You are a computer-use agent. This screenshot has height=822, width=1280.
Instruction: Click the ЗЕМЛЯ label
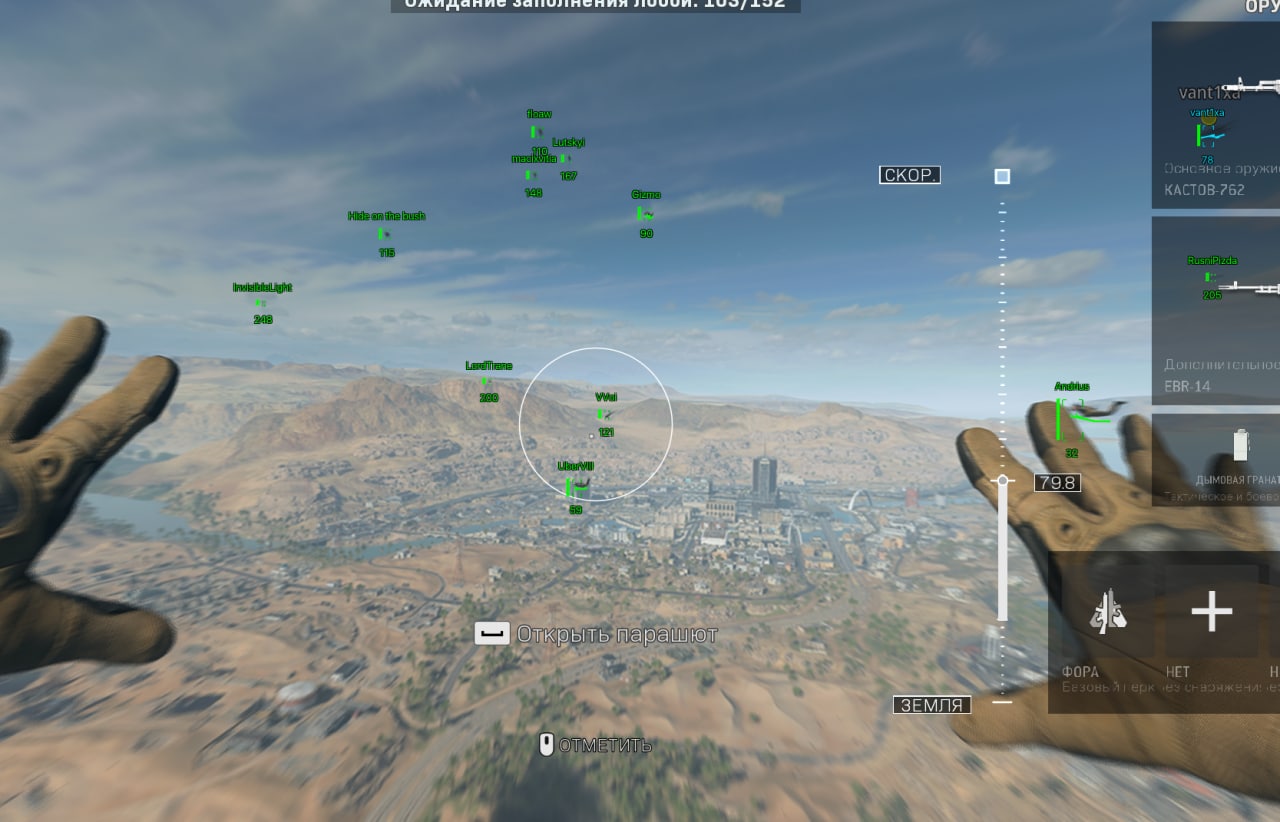coord(930,704)
